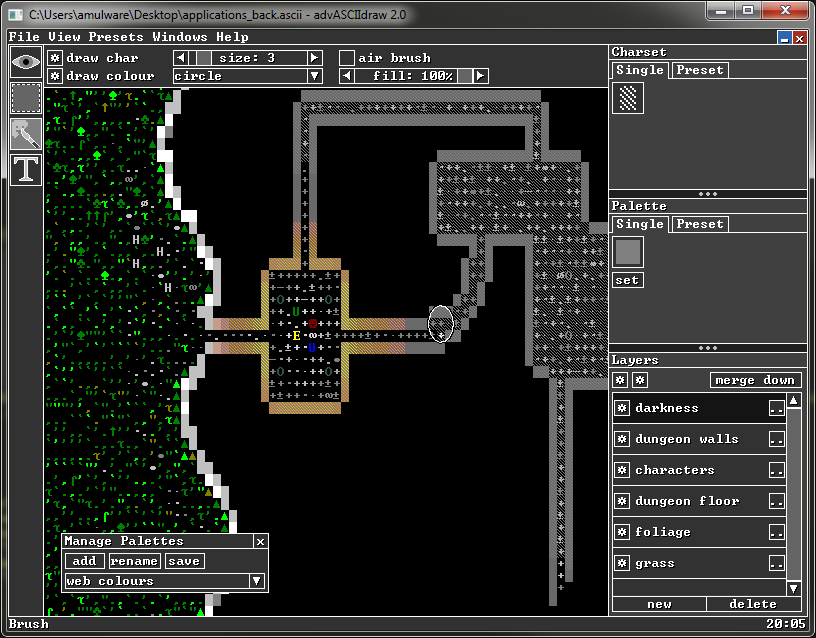Click the palette set button
The image size is (816, 638).
coord(627,280)
